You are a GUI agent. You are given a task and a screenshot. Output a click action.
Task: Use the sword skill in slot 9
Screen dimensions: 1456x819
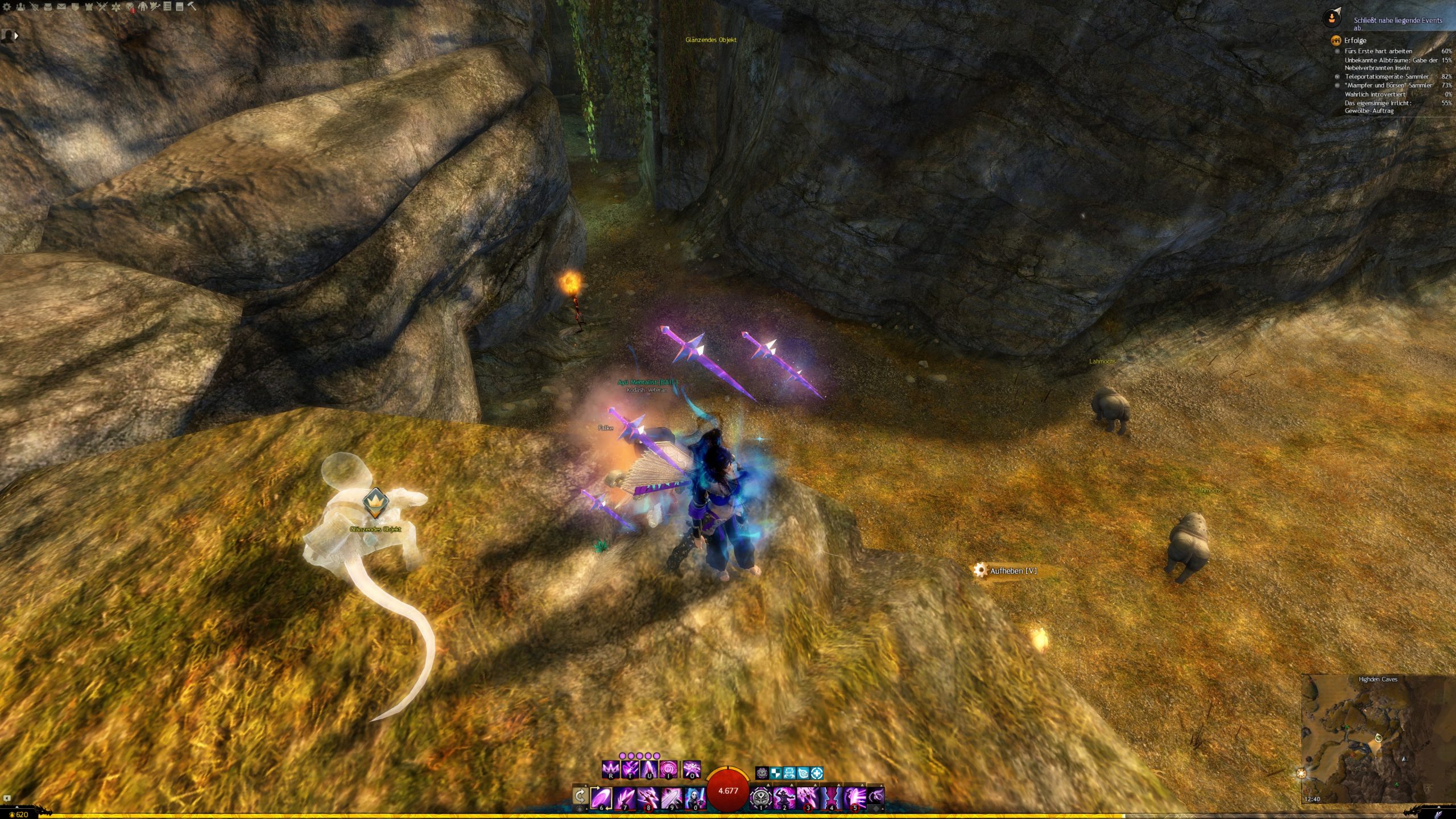pos(671,797)
